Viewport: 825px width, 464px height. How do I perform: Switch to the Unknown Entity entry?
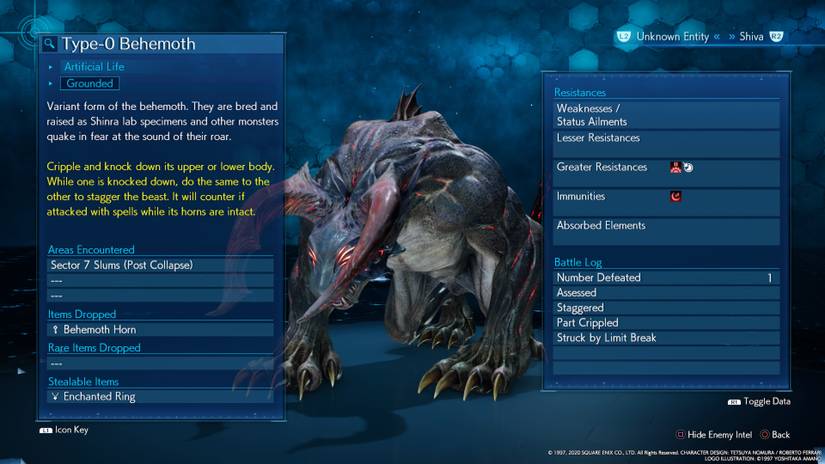pos(671,37)
